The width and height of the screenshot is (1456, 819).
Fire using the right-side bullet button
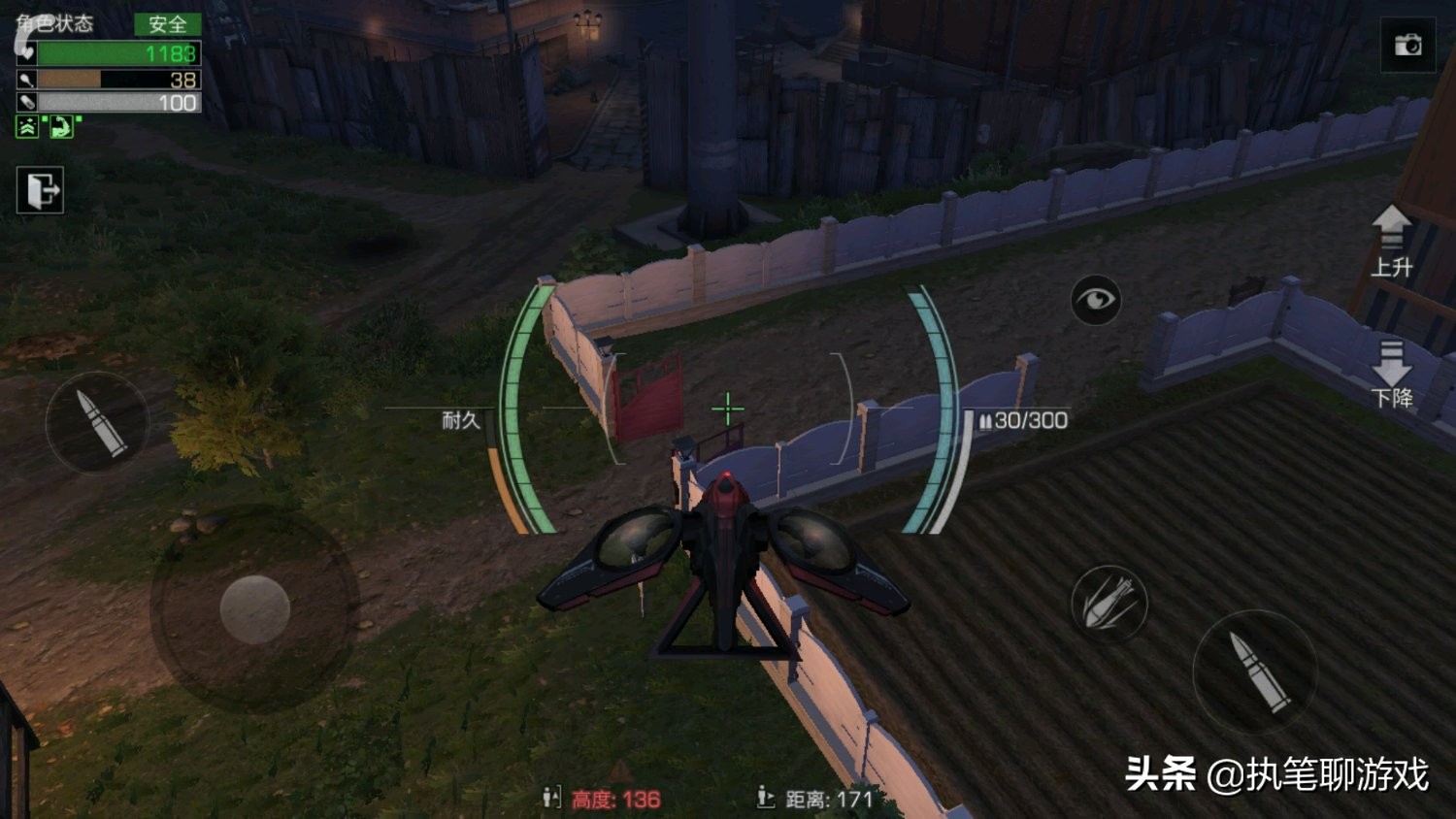(1254, 671)
